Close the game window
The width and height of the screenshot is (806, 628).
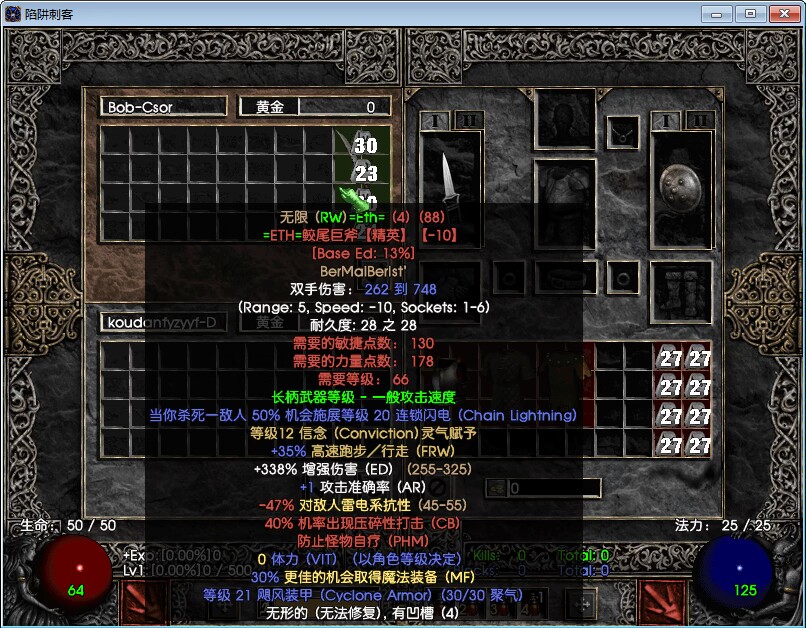point(781,14)
